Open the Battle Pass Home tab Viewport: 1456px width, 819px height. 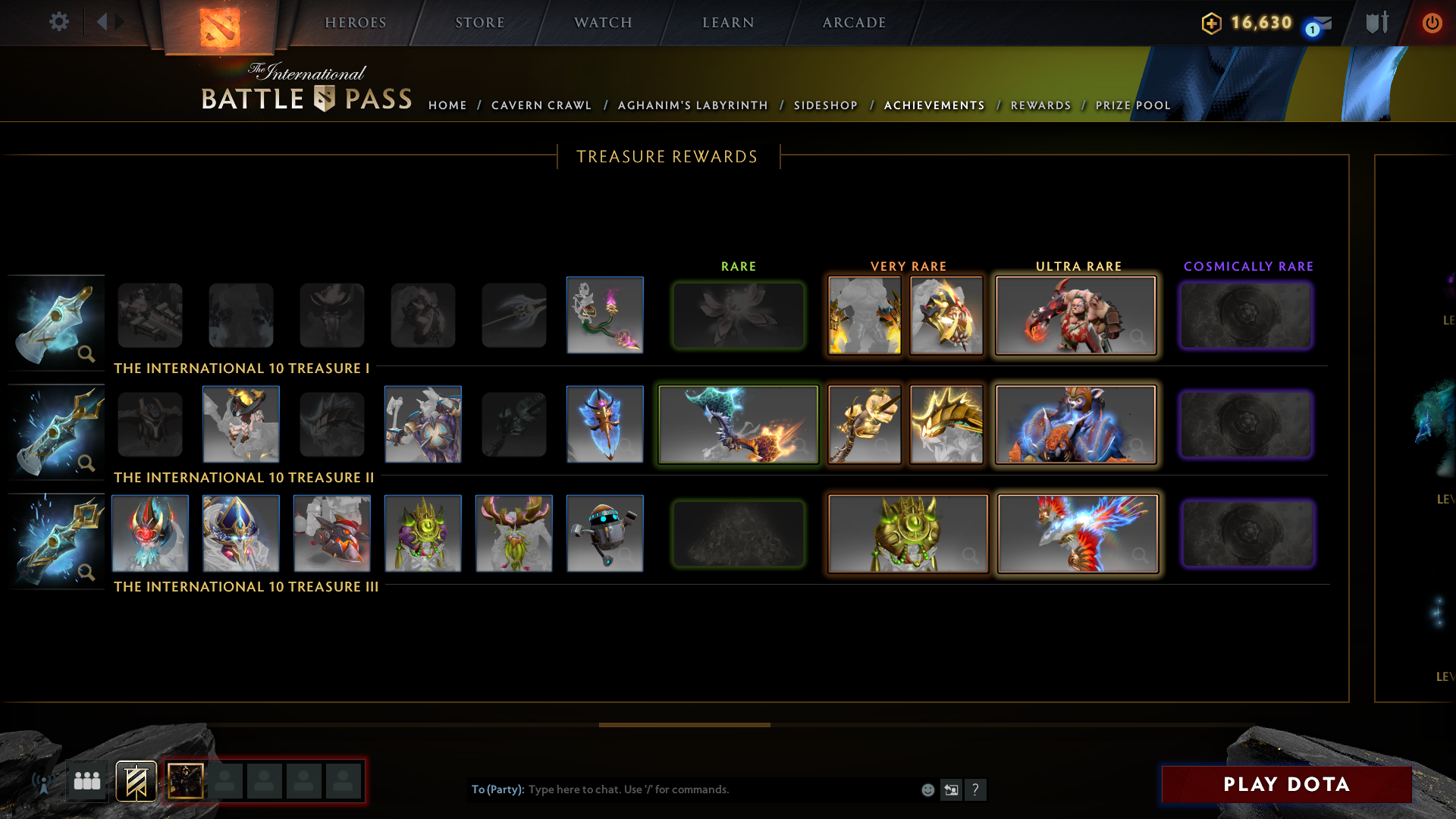point(447,105)
